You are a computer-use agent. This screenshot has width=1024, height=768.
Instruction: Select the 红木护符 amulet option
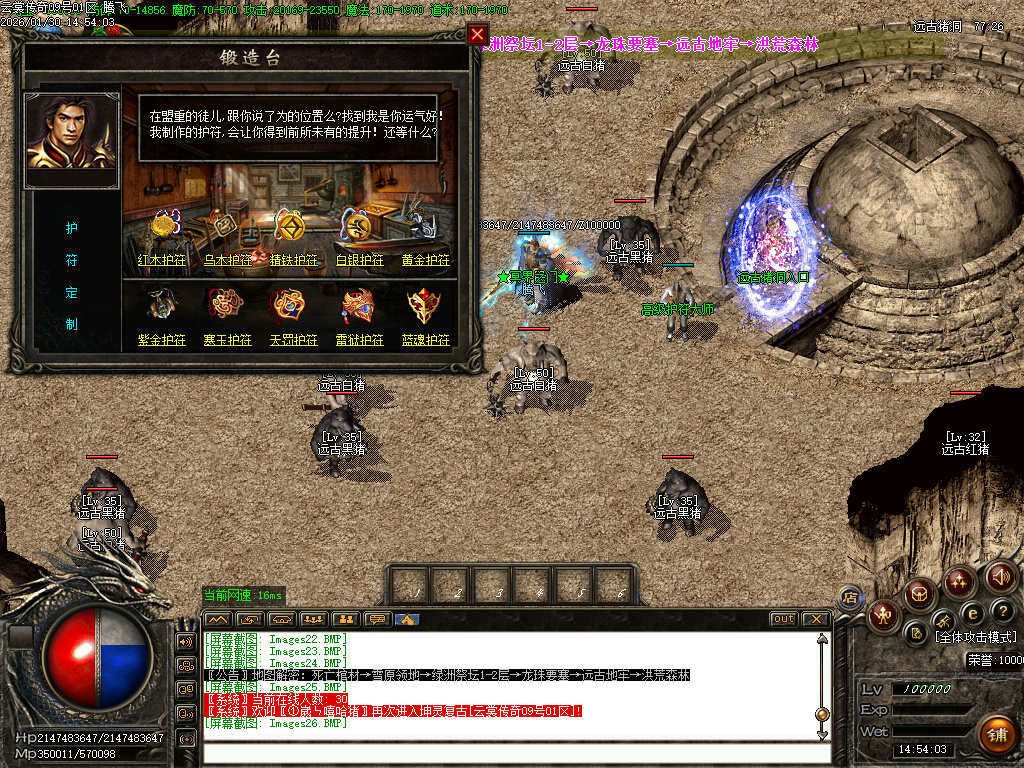point(162,260)
